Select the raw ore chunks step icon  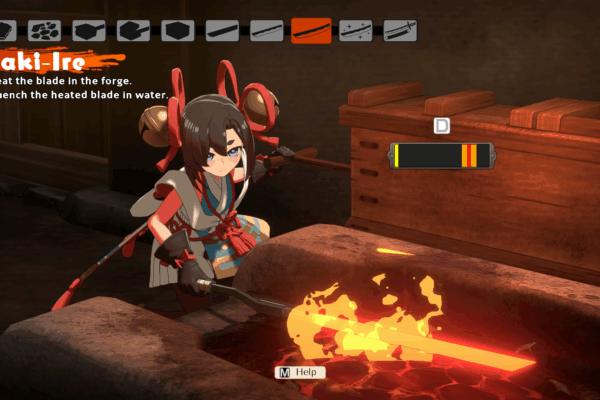coord(45,31)
